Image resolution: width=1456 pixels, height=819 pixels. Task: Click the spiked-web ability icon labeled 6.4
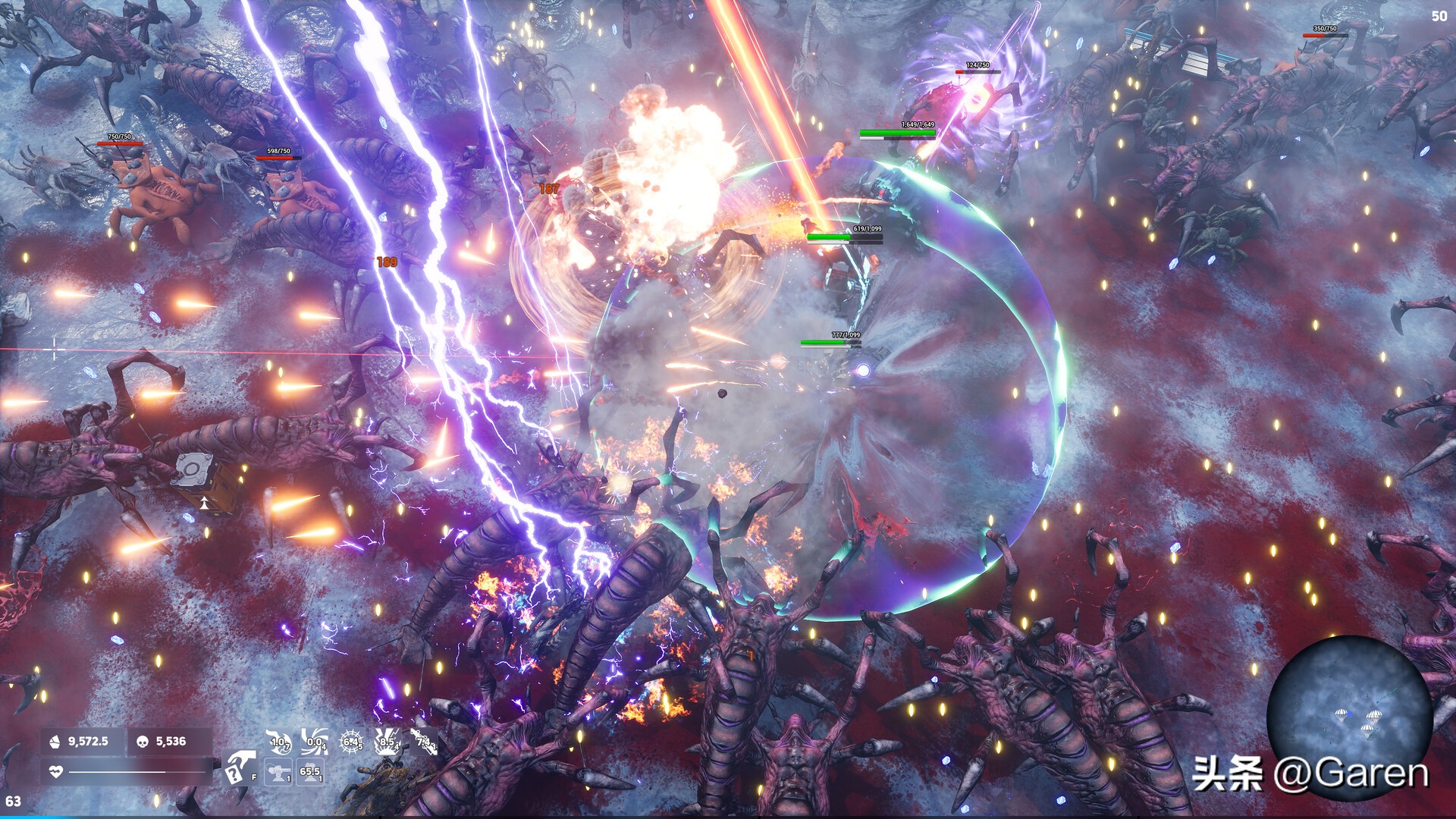(351, 741)
